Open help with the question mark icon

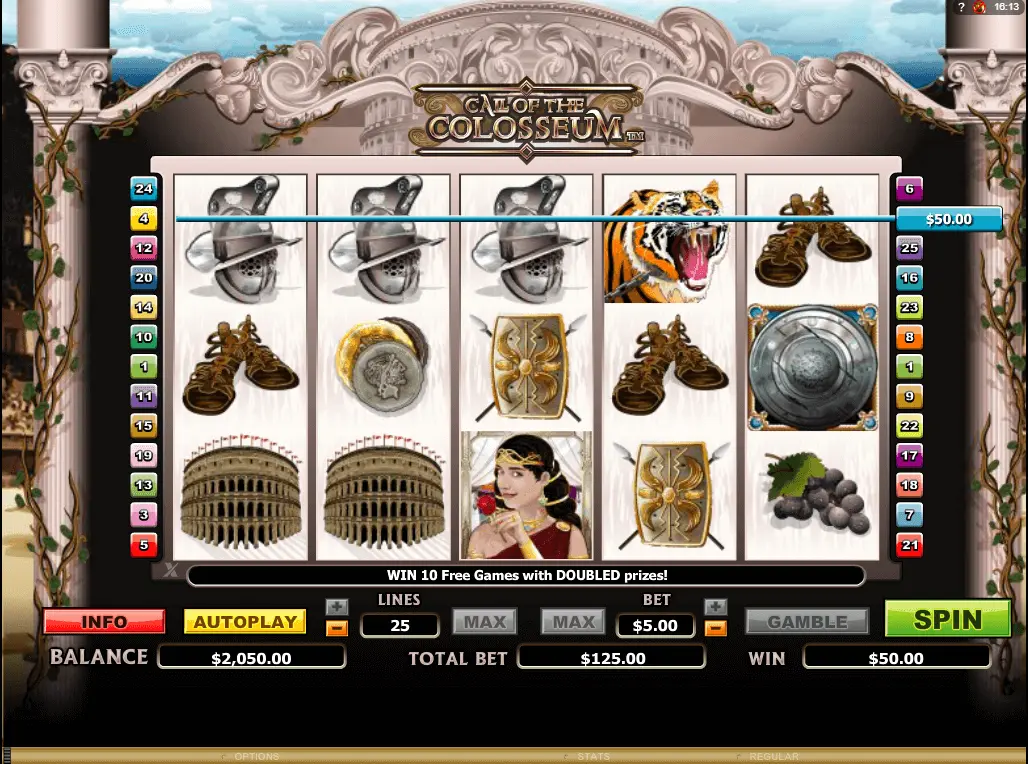click(959, 7)
